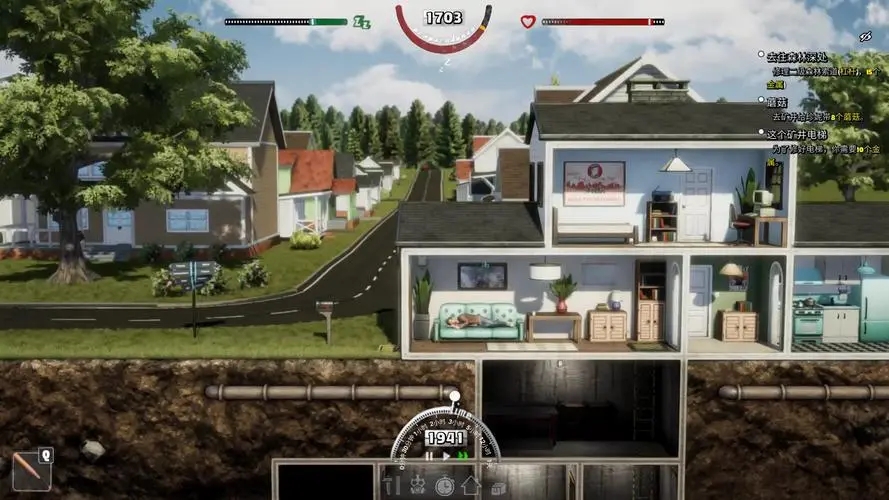The width and height of the screenshot is (889, 500).
Task: Open the crafting tools icon
Action: tap(391, 486)
